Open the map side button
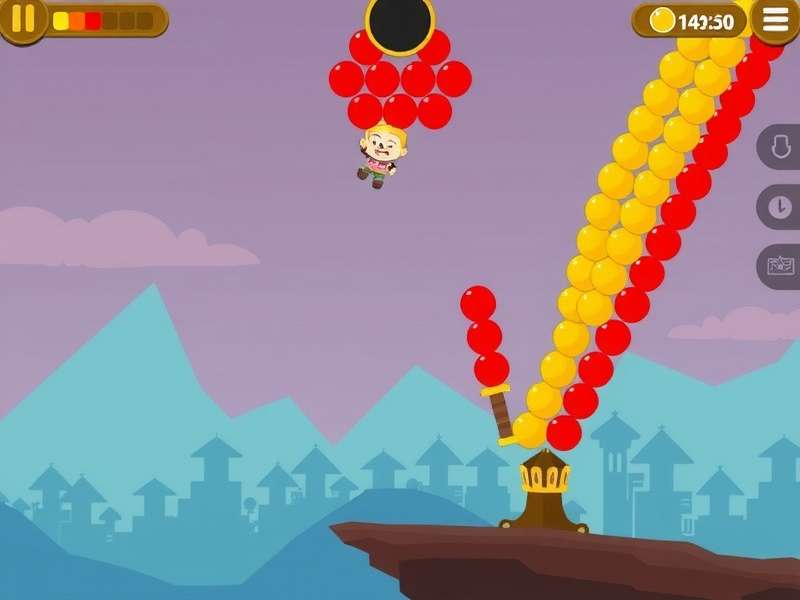Viewport: 800px width, 600px height. click(780, 267)
